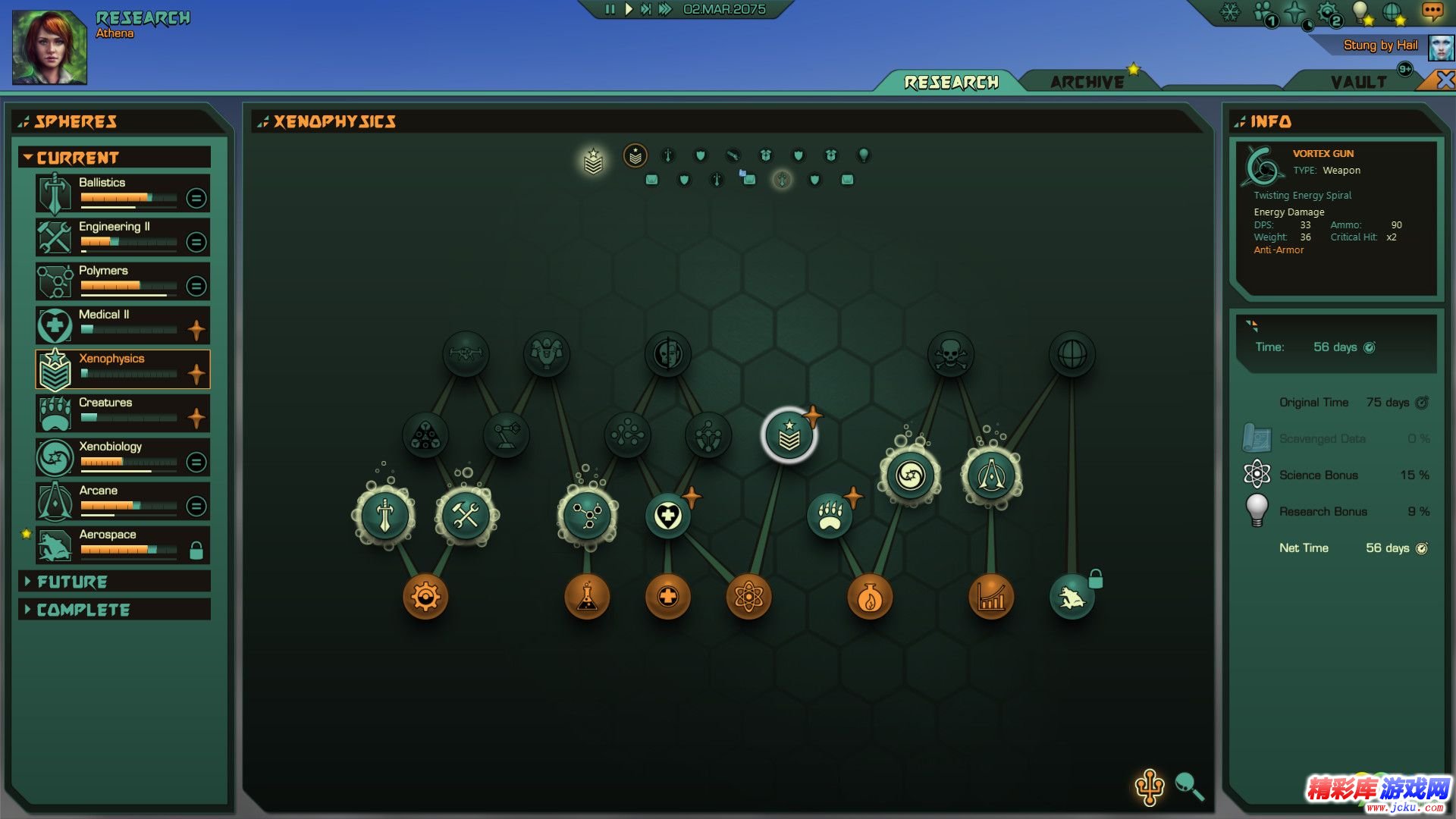Click the magnifying glass search icon
1456x819 pixels.
click(x=1188, y=786)
